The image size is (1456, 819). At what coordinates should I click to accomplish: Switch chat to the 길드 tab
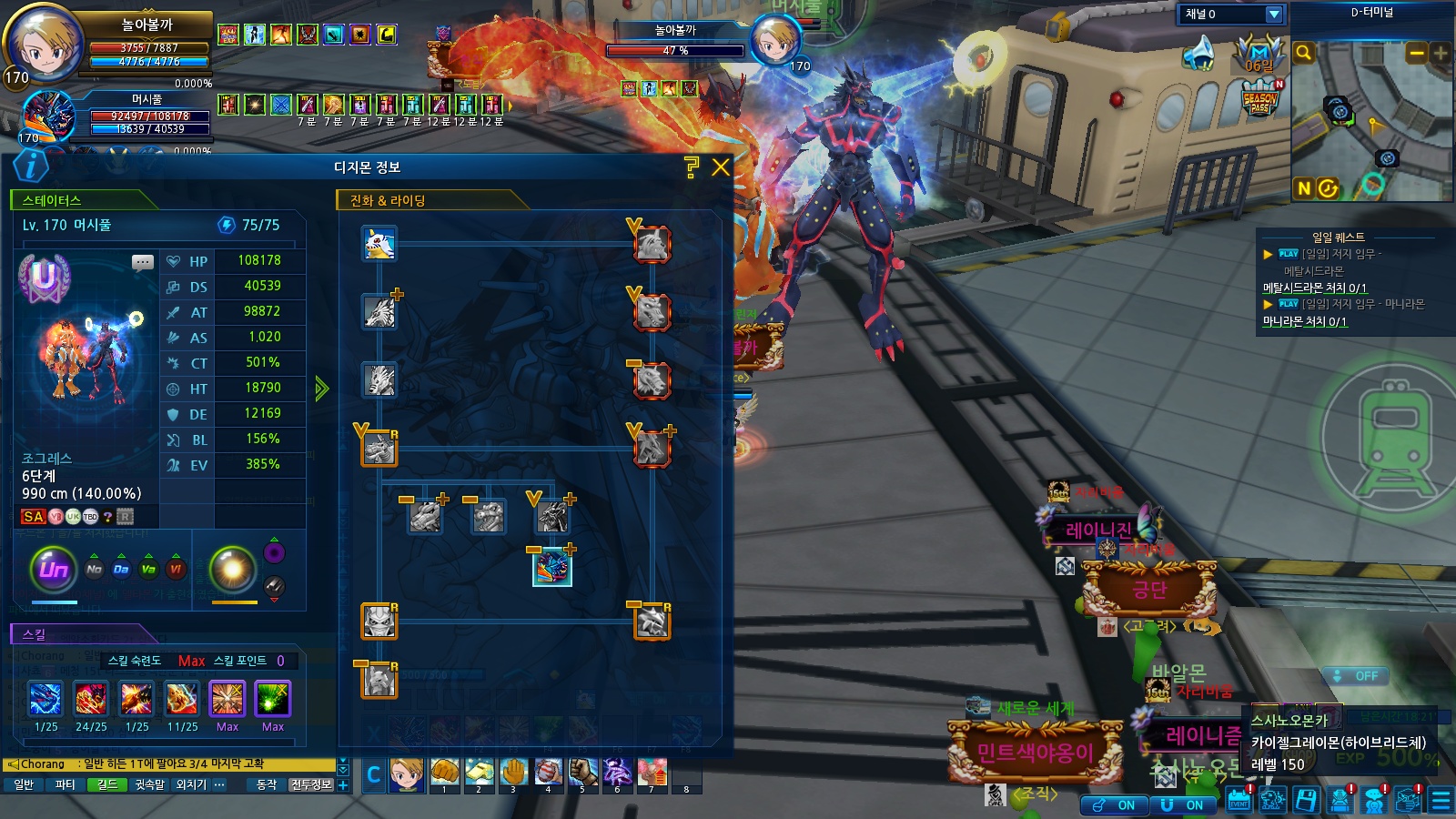tap(107, 784)
